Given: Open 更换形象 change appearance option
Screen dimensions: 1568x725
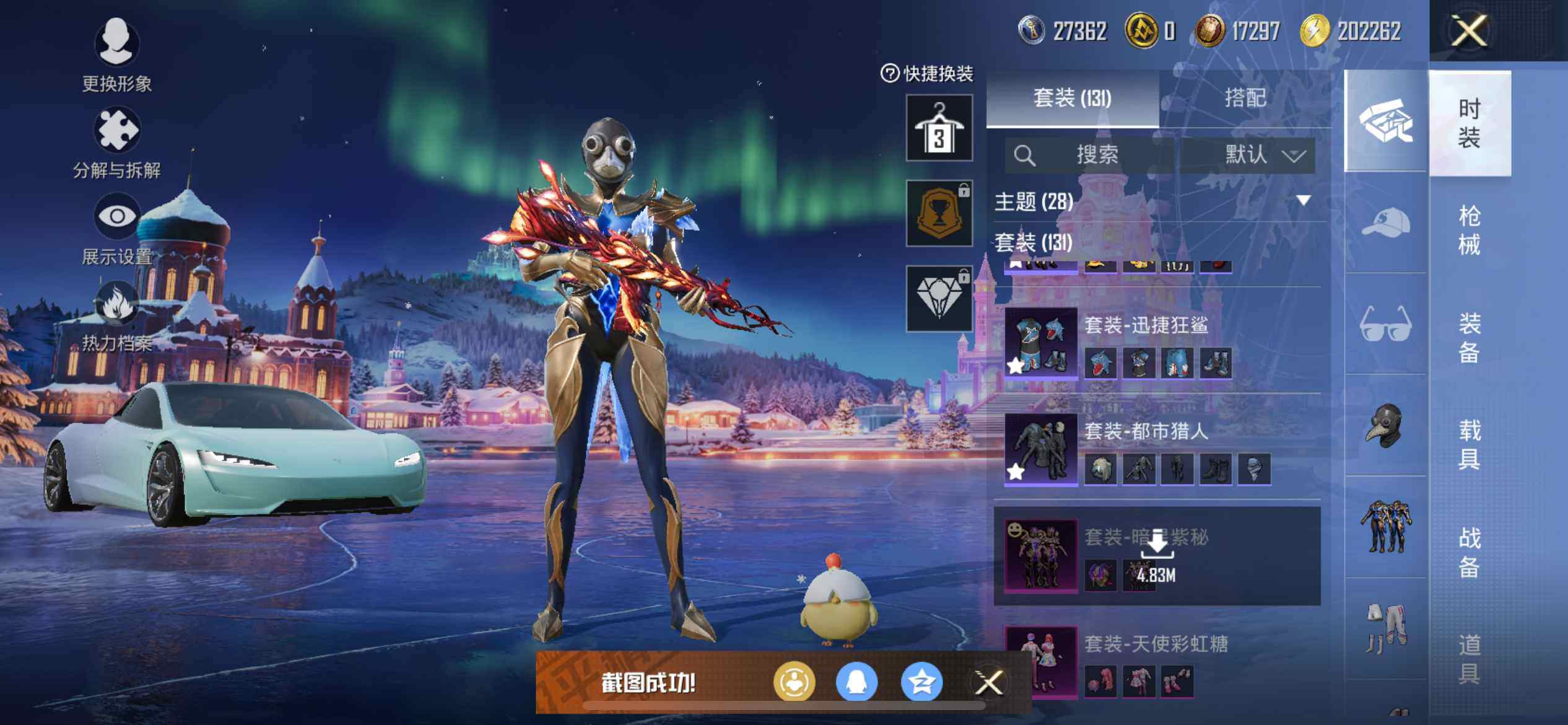Looking at the screenshot, I should click(x=116, y=54).
